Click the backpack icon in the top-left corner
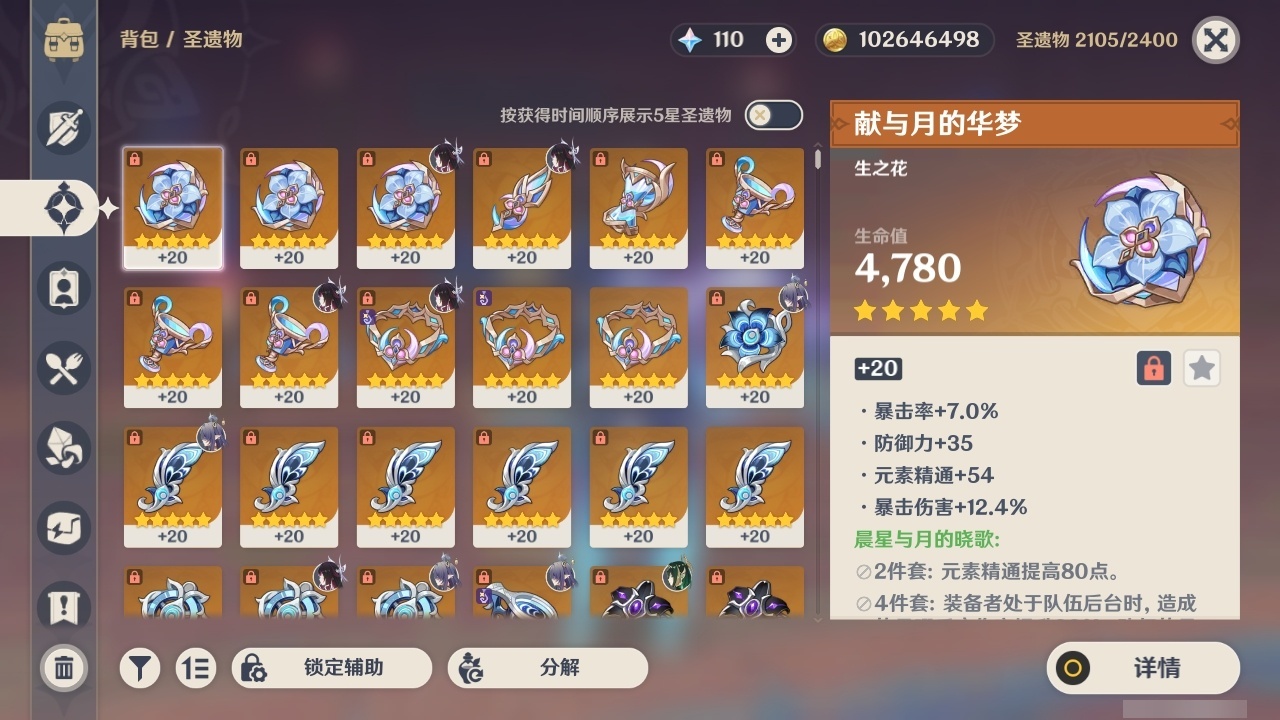Screen dimensions: 1280x720 (x=65, y=39)
